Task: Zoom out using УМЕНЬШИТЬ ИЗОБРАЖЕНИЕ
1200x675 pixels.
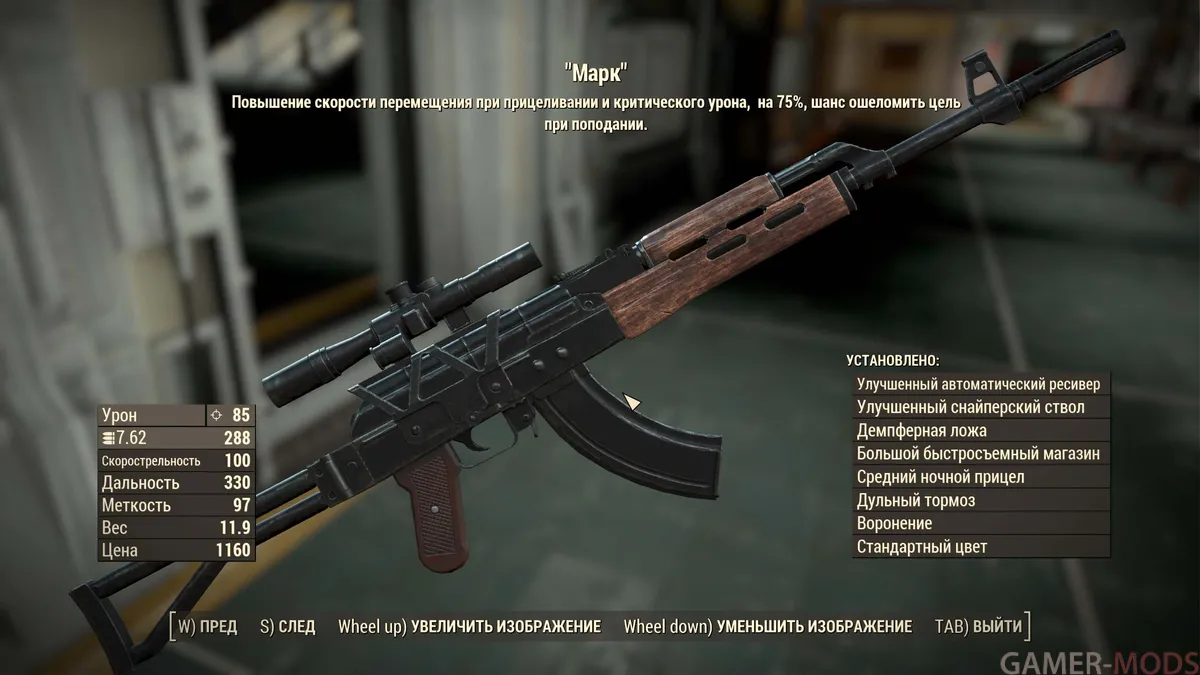Action: pos(768,627)
